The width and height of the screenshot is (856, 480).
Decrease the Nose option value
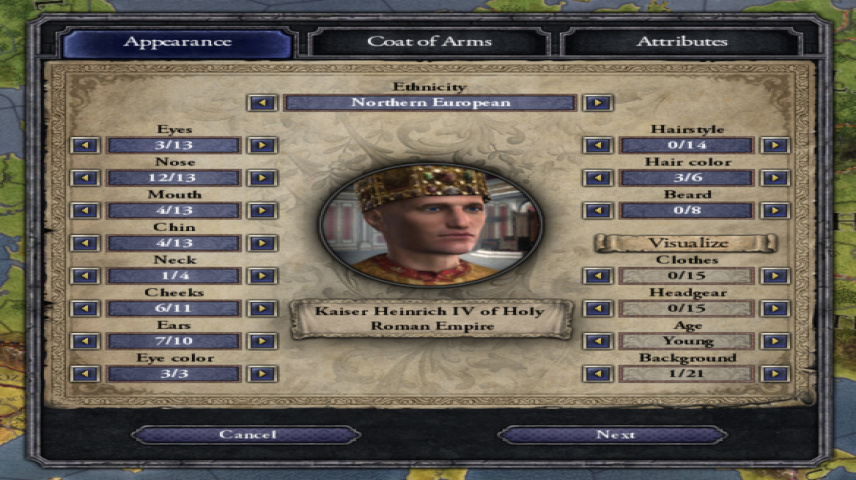pyautogui.click(x=86, y=178)
